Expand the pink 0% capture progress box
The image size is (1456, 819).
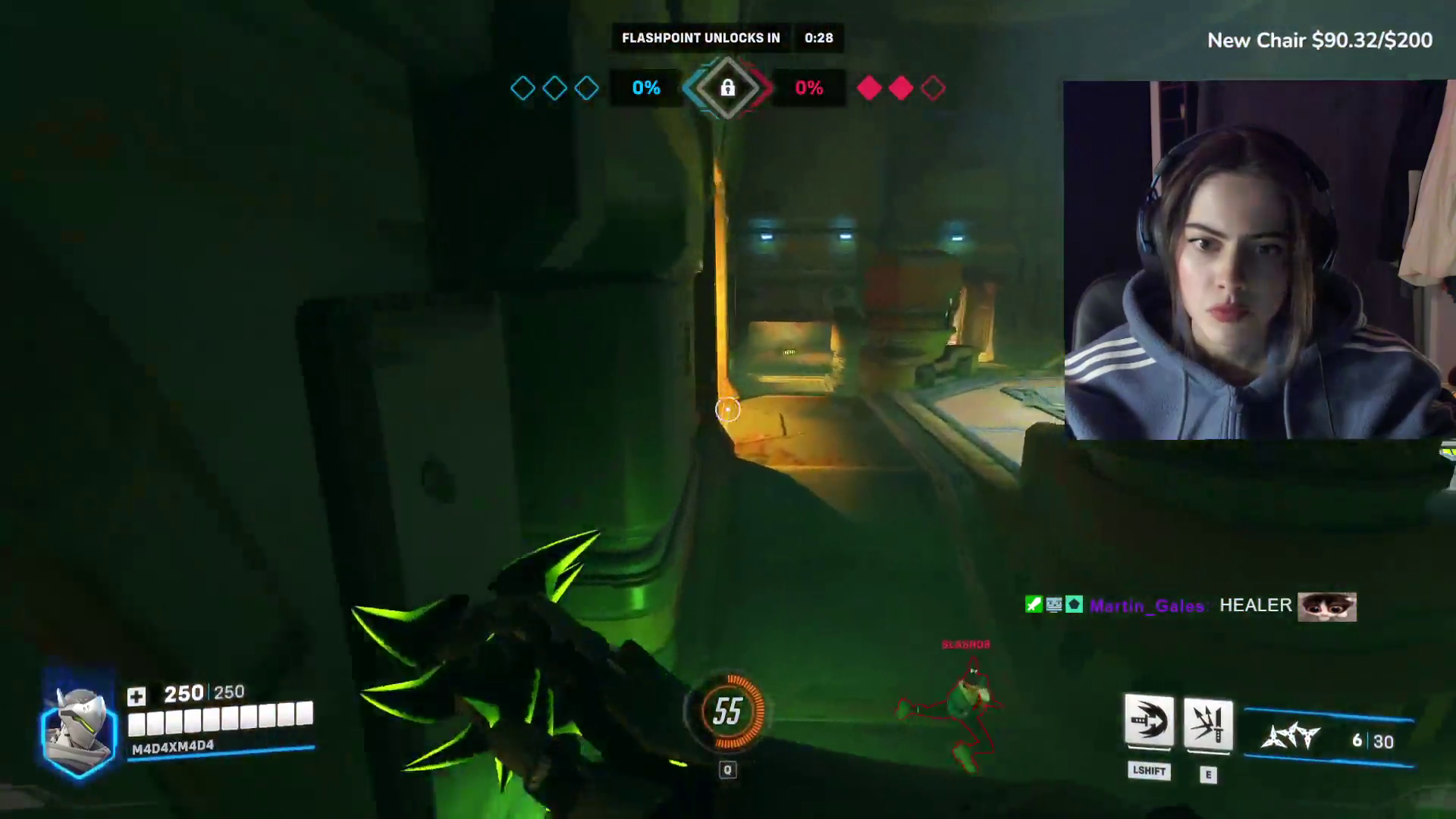(809, 88)
